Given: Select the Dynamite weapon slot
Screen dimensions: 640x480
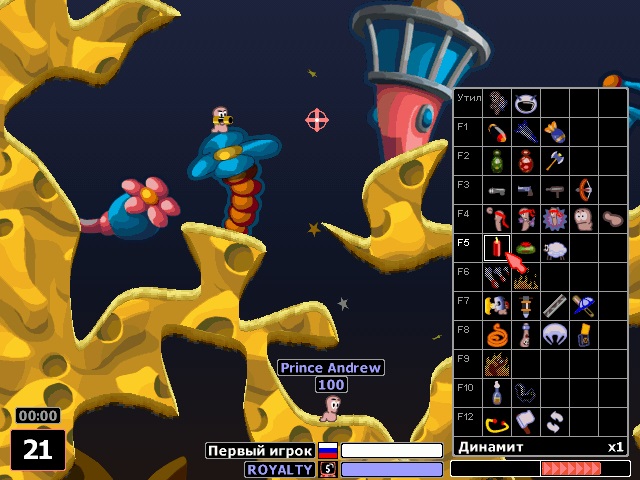Looking at the screenshot, I should point(497,247).
